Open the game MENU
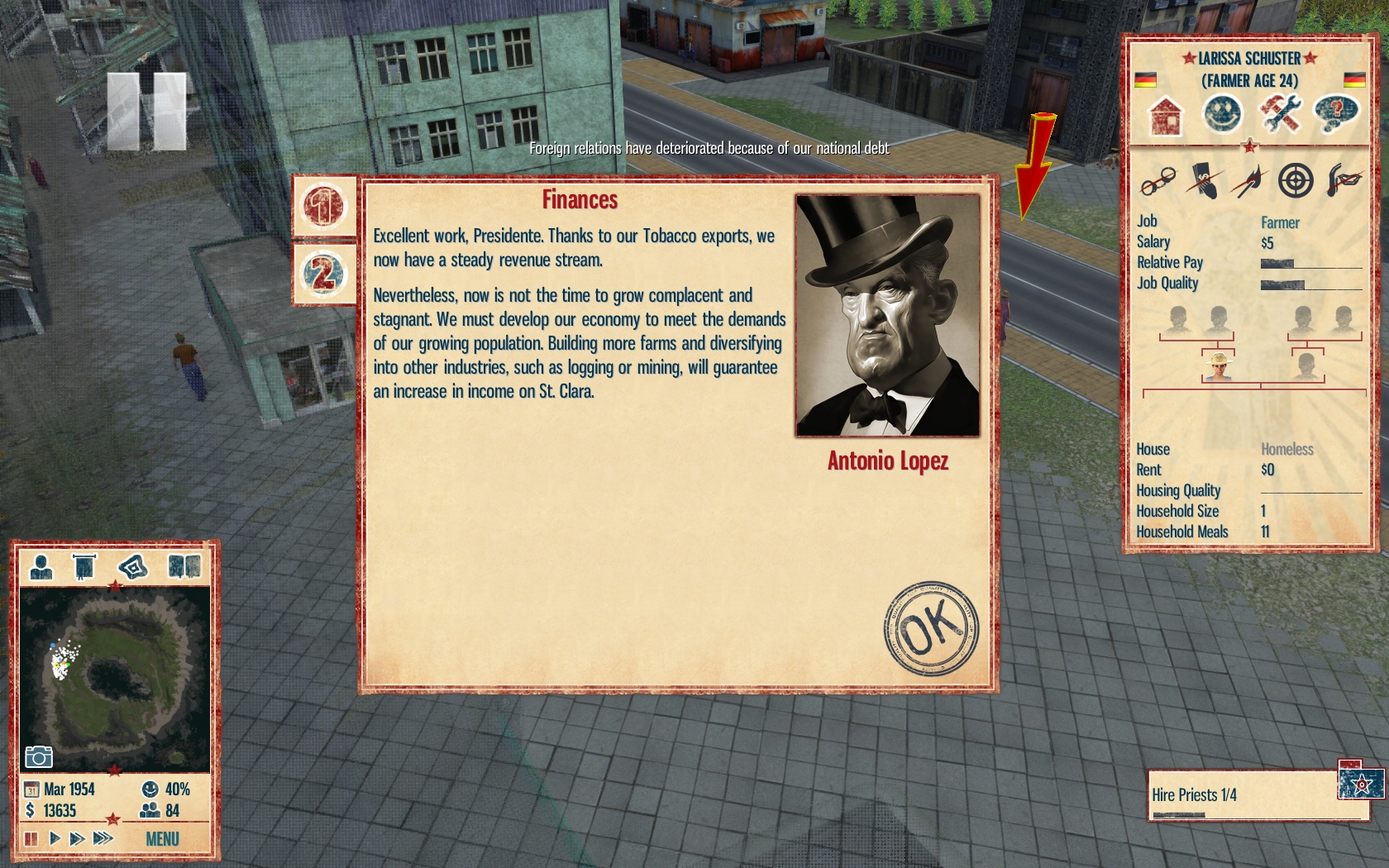 point(162,839)
